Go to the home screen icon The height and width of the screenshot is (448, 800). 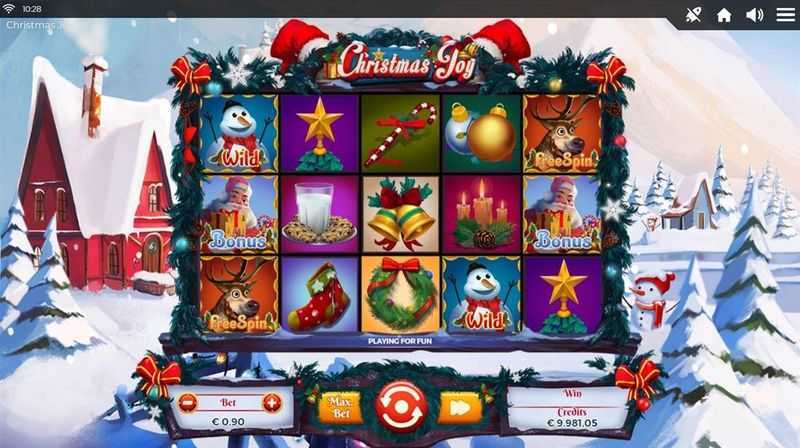[x=724, y=15]
